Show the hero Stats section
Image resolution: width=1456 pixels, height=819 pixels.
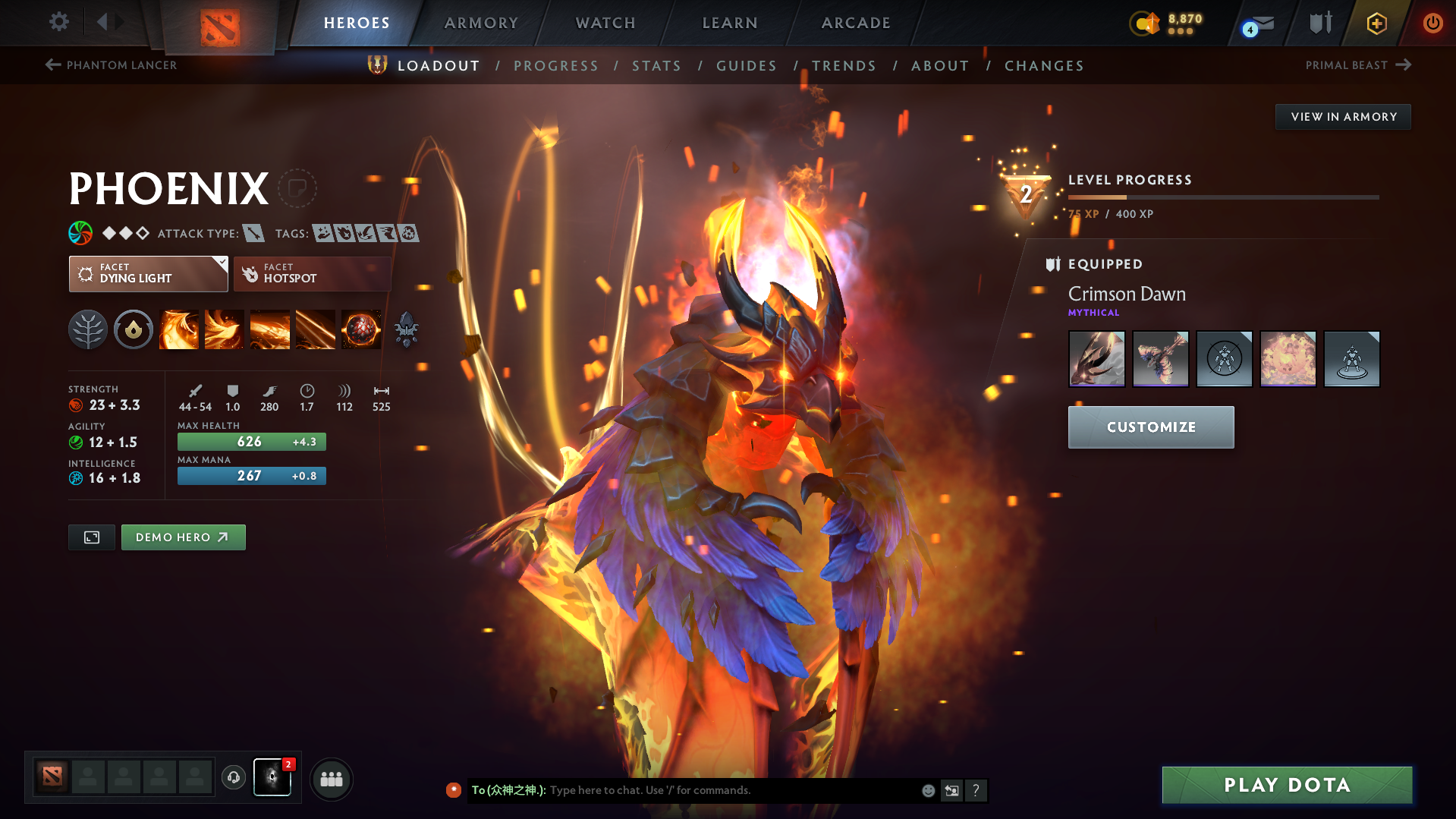pos(656,66)
